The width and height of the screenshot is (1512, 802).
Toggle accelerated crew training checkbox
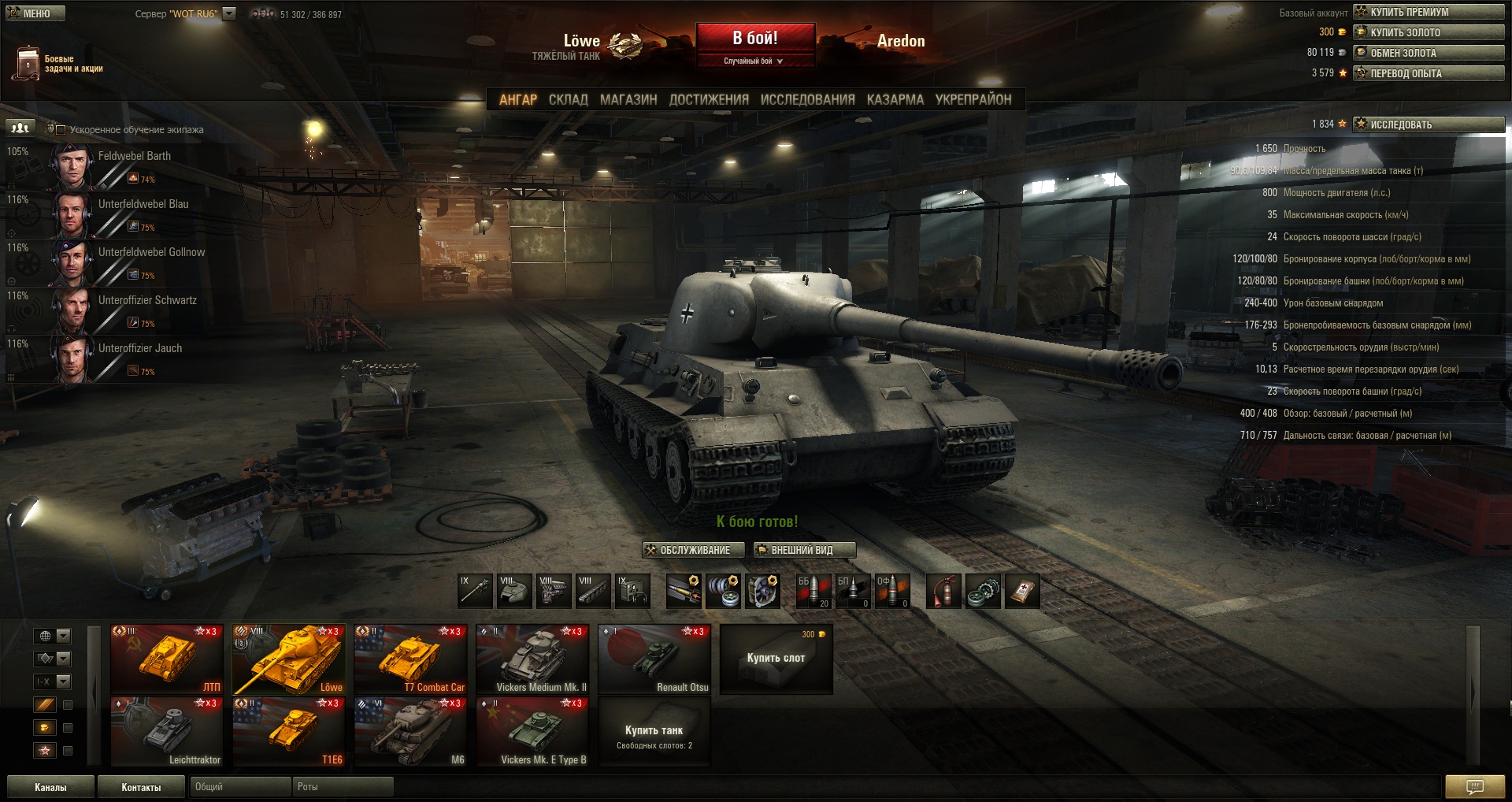61,130
